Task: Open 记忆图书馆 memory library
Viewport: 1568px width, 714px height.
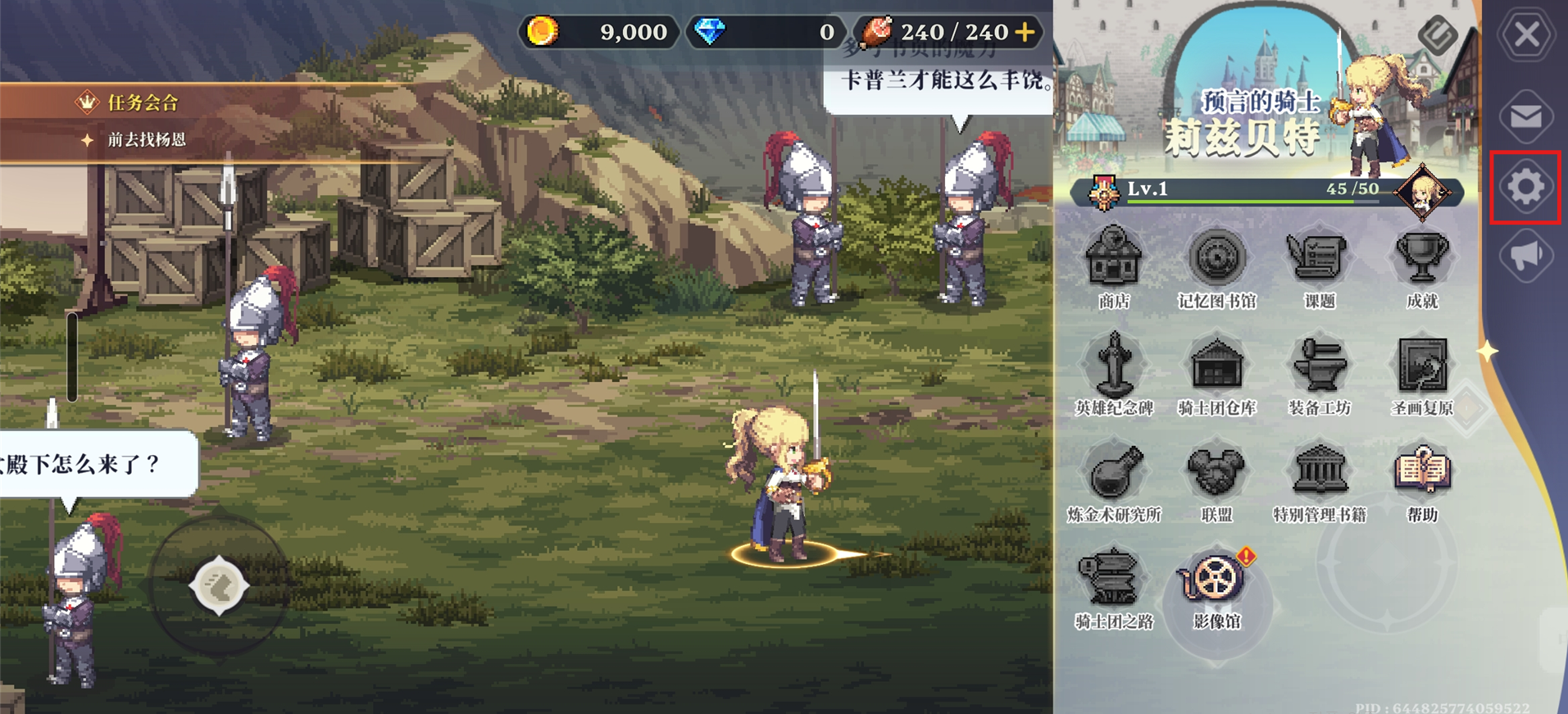Action: click(1216, 261)
